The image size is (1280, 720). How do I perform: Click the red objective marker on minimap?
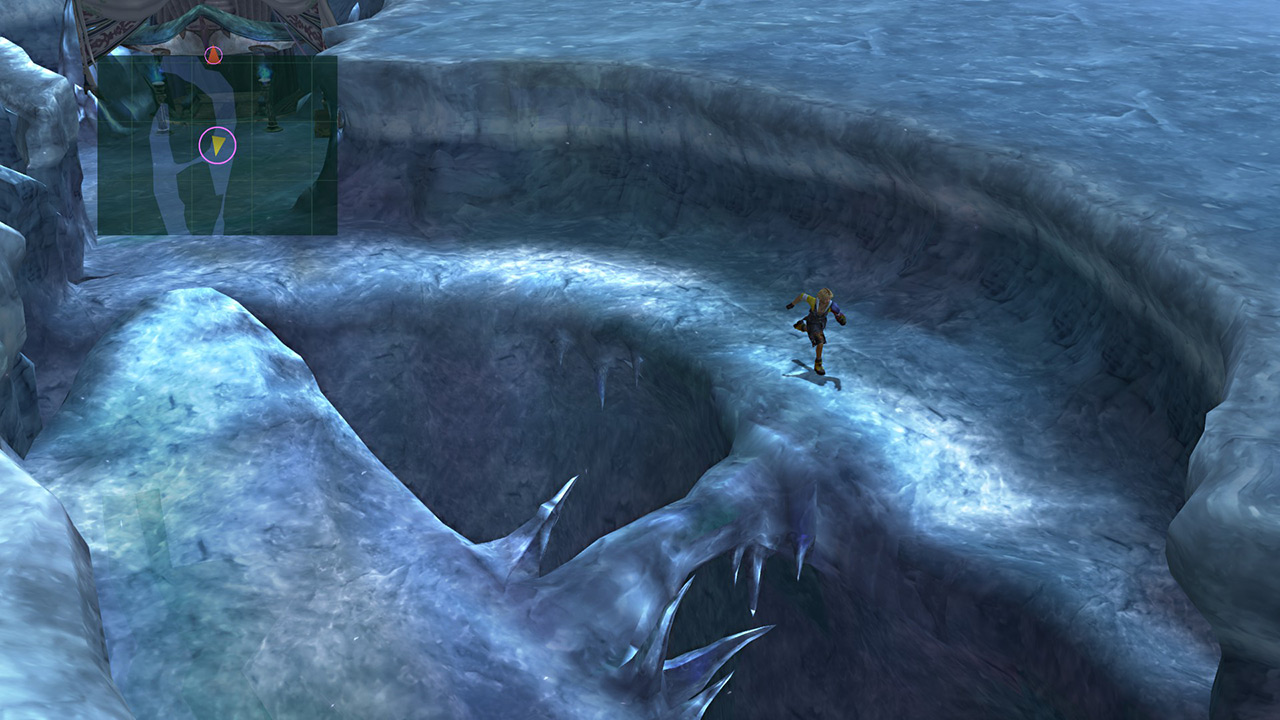click(212, 55)
